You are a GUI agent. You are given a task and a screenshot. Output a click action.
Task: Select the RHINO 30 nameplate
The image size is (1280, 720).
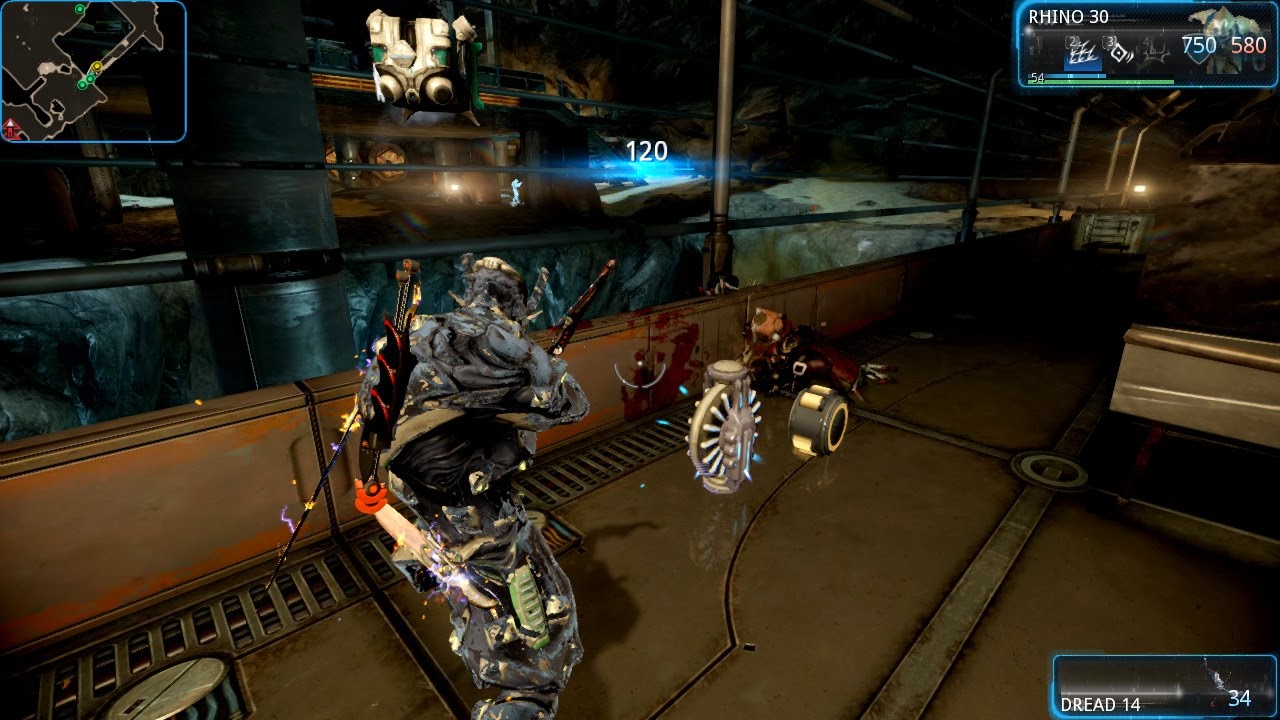tap(1068, 17)
